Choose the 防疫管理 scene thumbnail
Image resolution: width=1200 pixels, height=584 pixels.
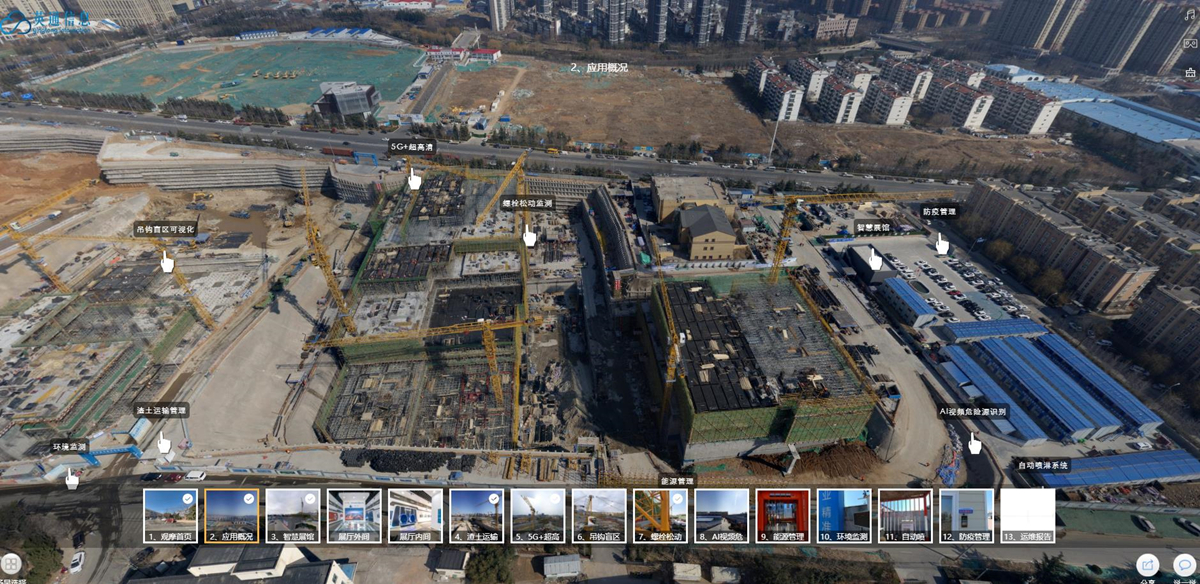(x=967, y=514)
